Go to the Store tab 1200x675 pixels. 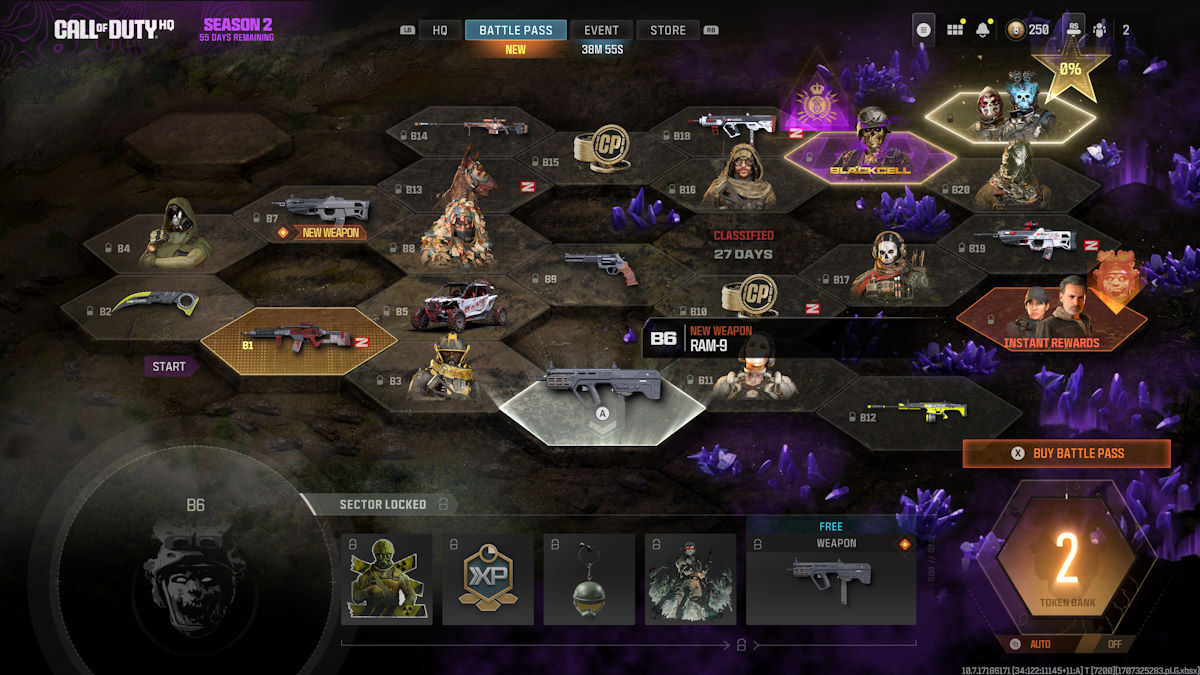click(668, 30)
